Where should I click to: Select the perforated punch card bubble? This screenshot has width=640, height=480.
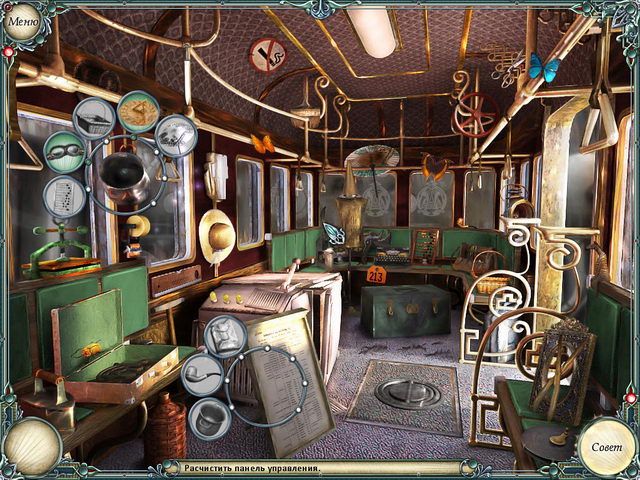[x=63, y=195]
